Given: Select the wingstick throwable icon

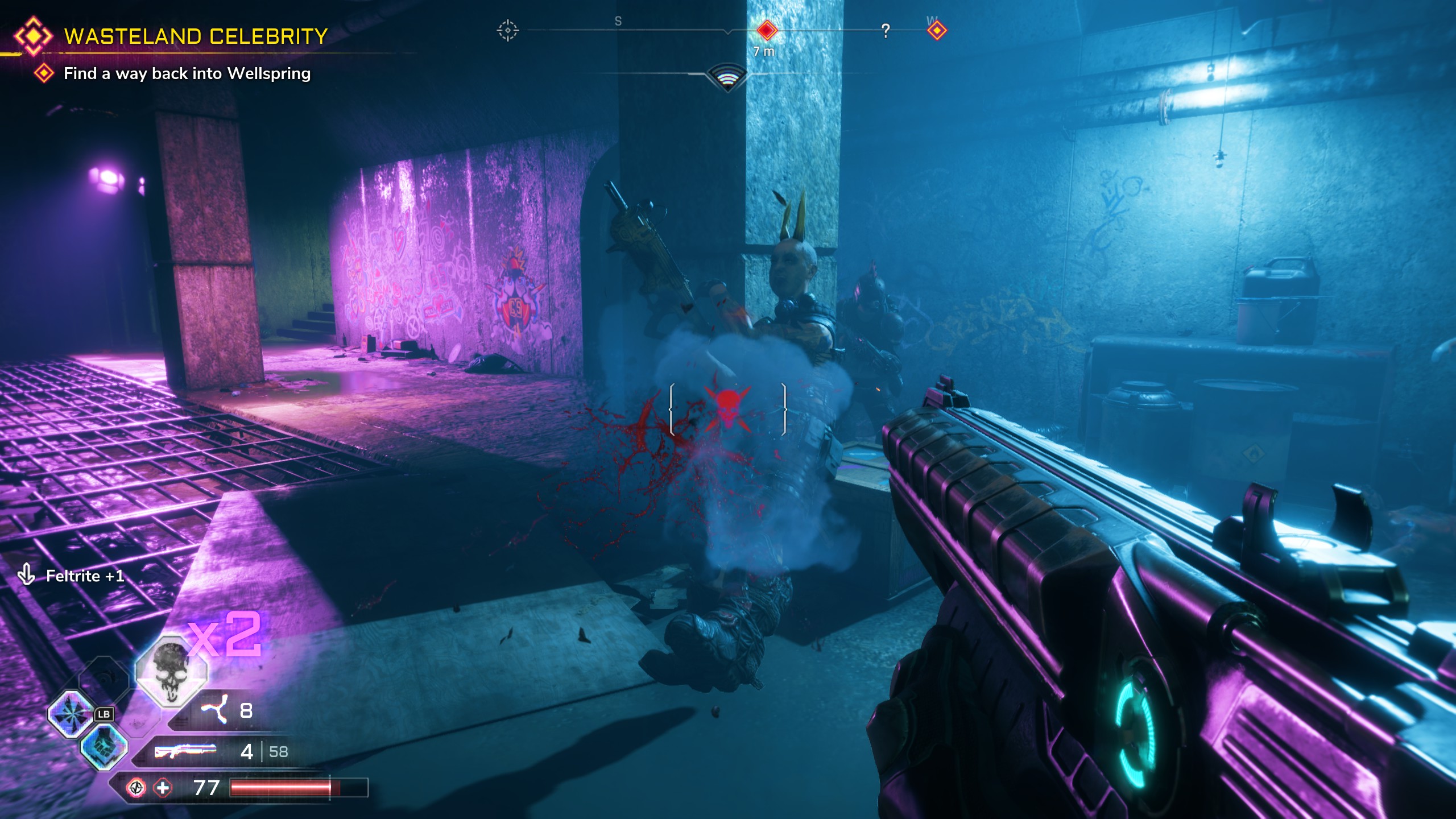Looking at the screenshot, I should coord(214,710).
